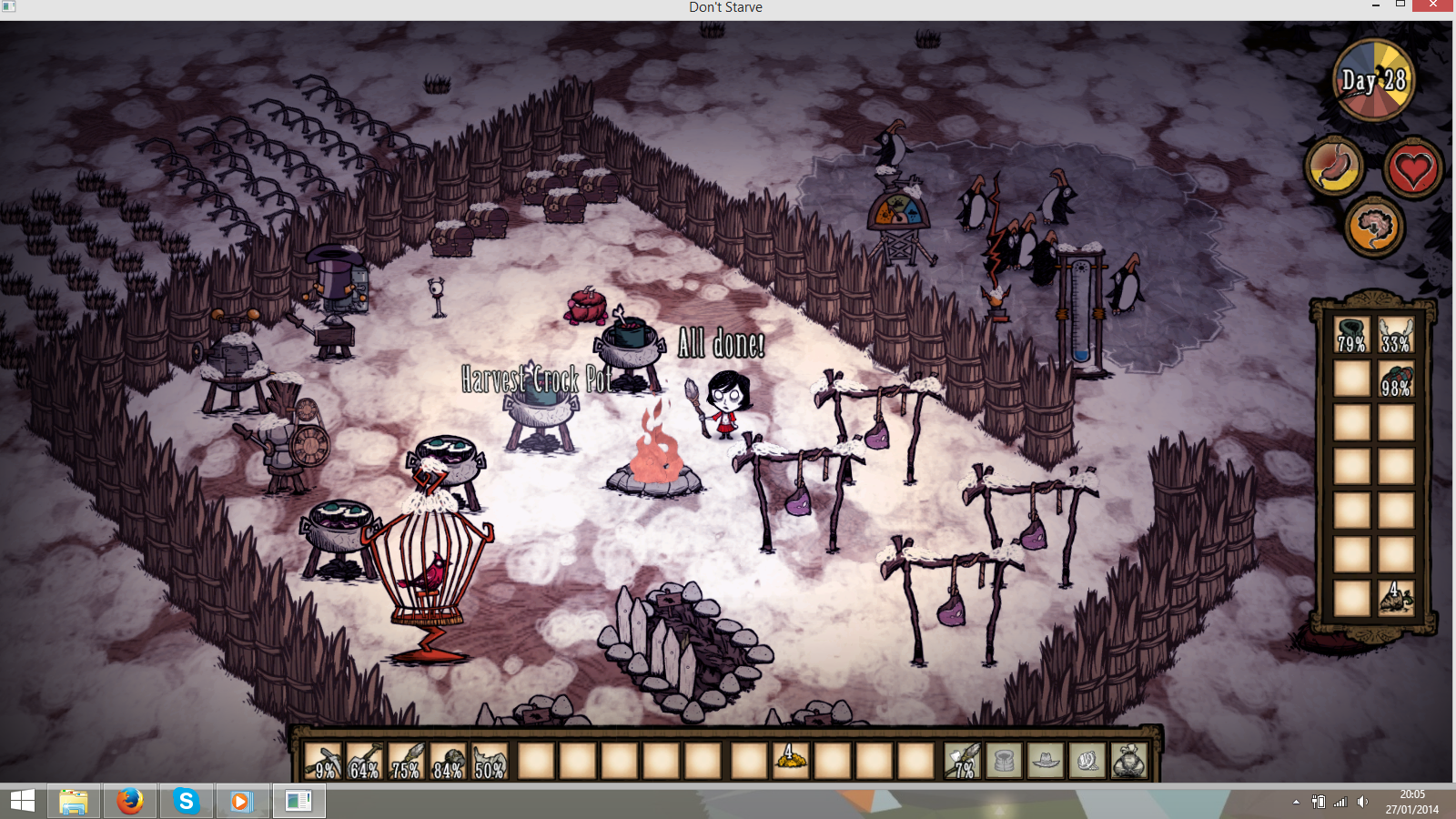Image resolution: width=1456 pixels, height=819 pixels.
Task: Click the hotbar item showing 50%
Action: click(490, 761)
